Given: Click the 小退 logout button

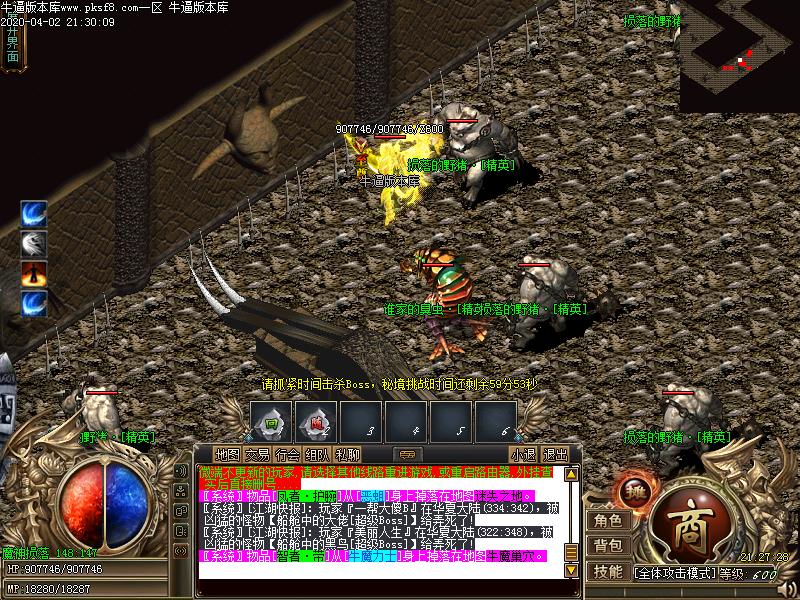Looking at the screenshot, I should coord(522,454).
